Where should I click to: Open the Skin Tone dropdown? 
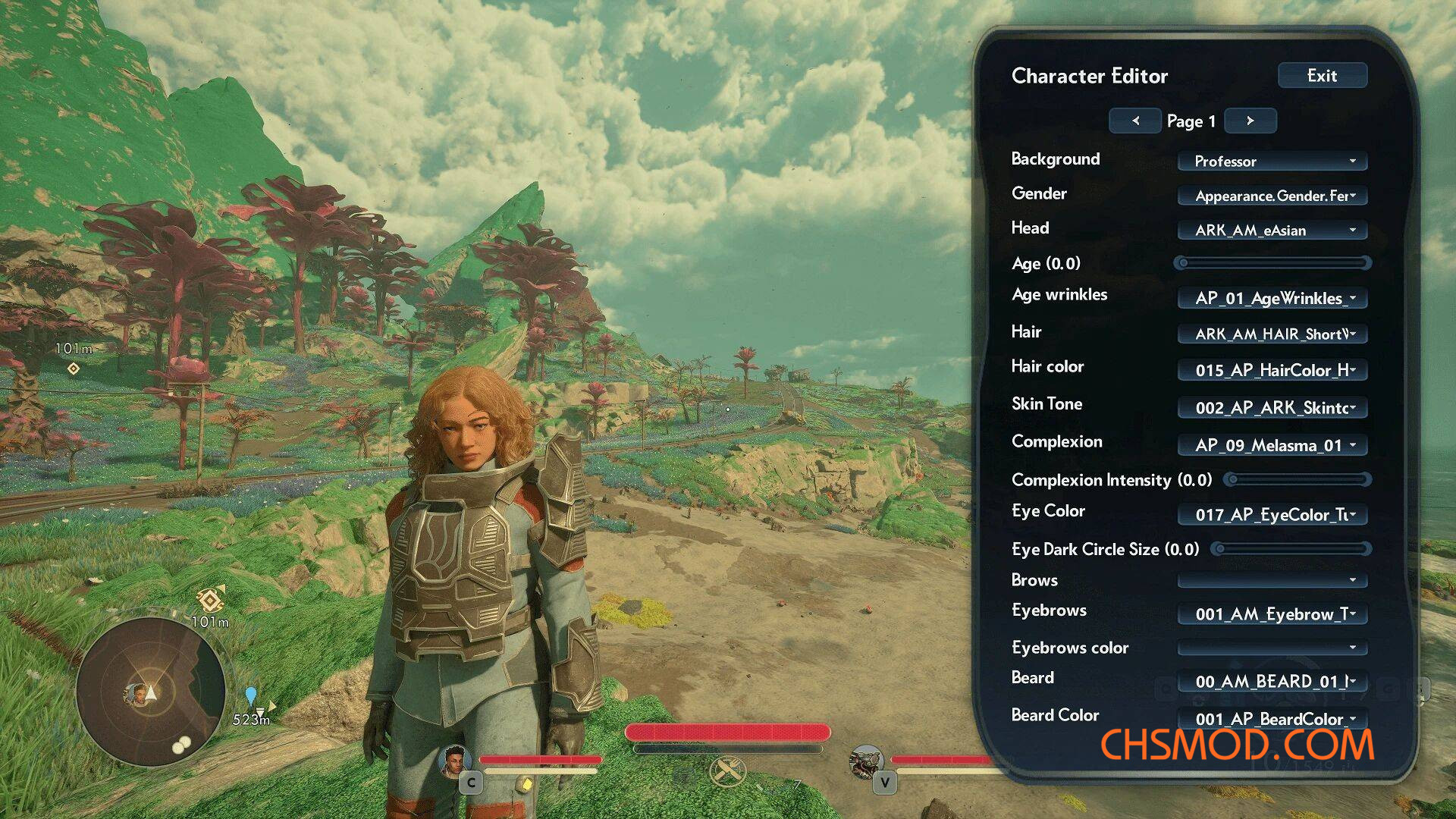[1272, 407]
